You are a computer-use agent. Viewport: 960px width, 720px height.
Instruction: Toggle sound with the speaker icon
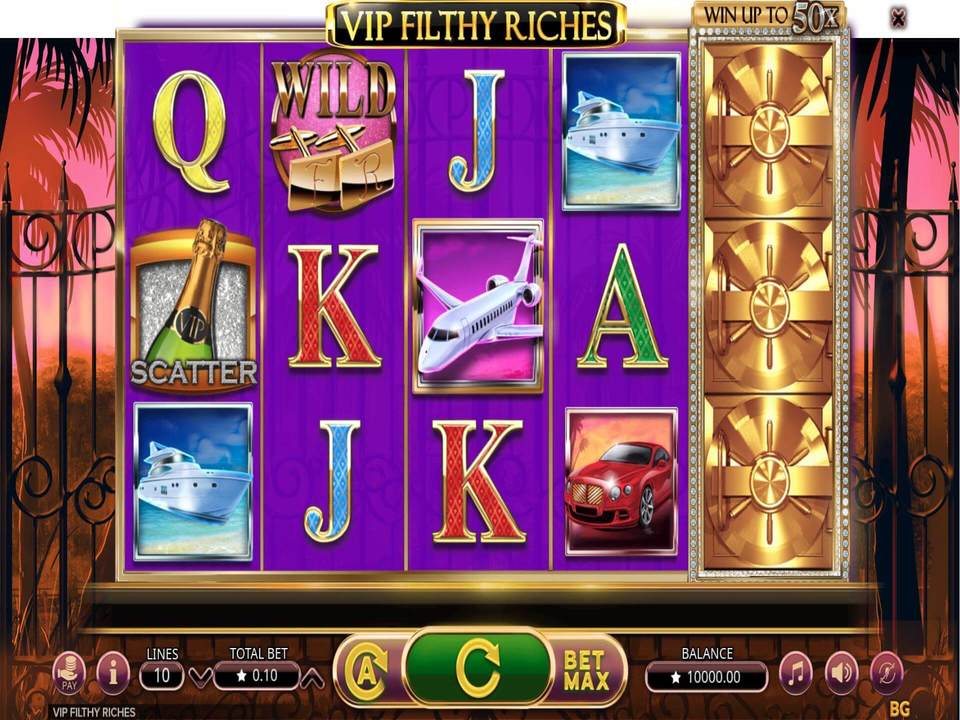[841, 674]
